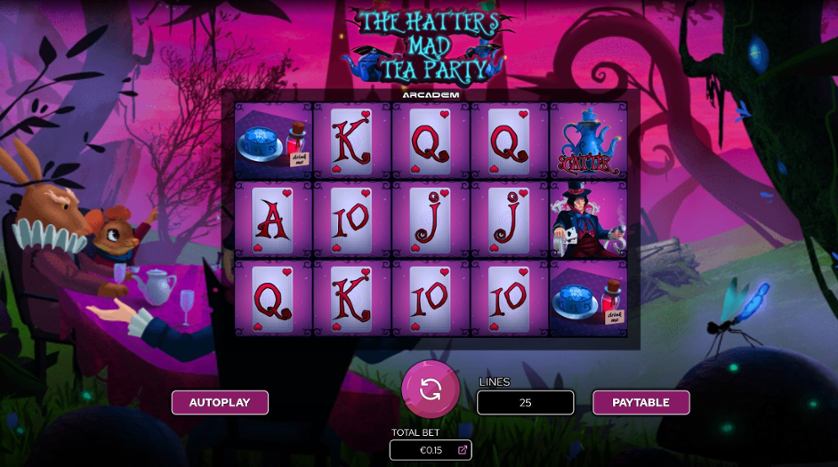The image size is (838, 467).
Task: Start Autoplay mode
Action: [x=220, y=402]
